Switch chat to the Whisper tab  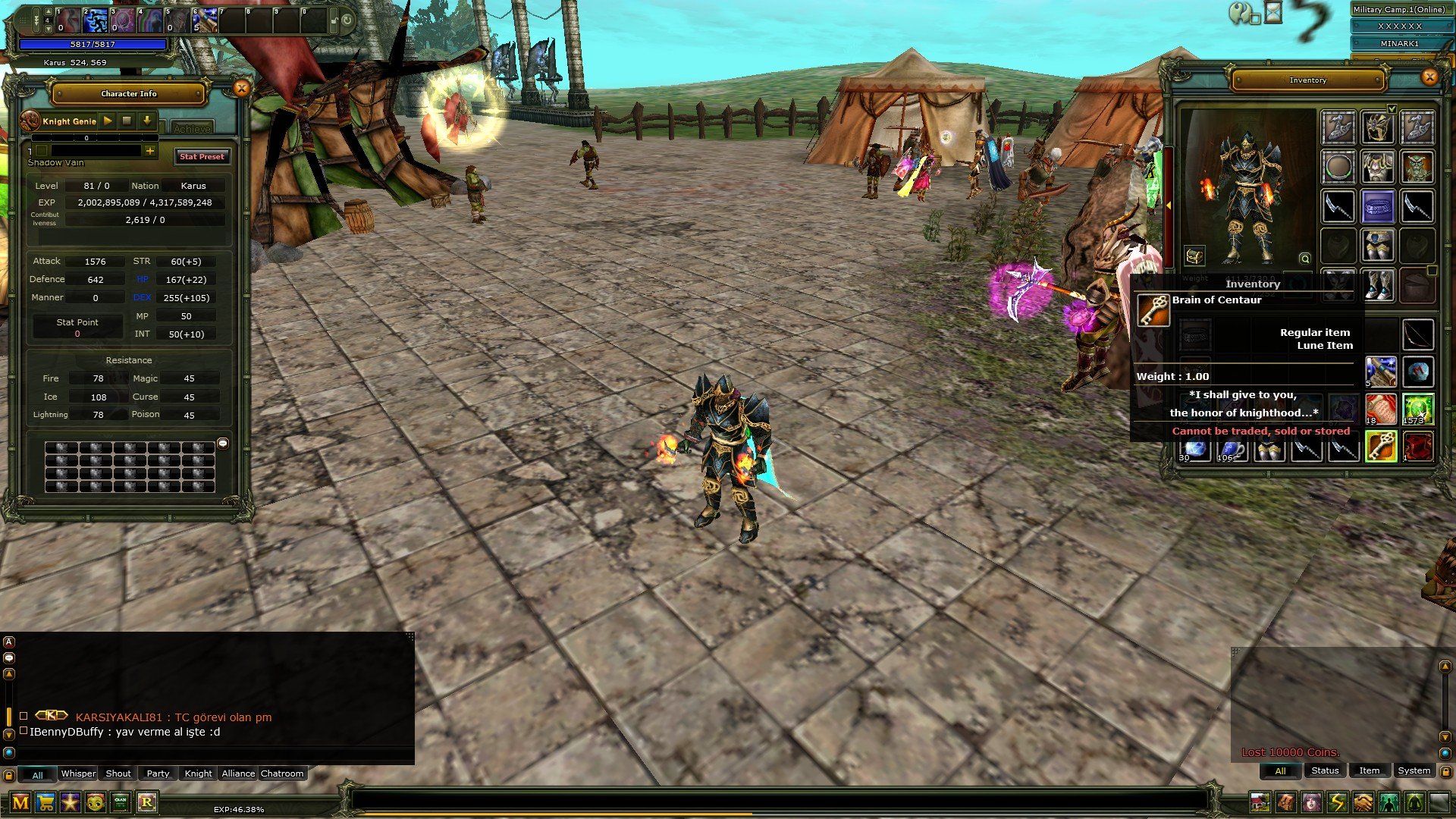click(x=78, y=773)
